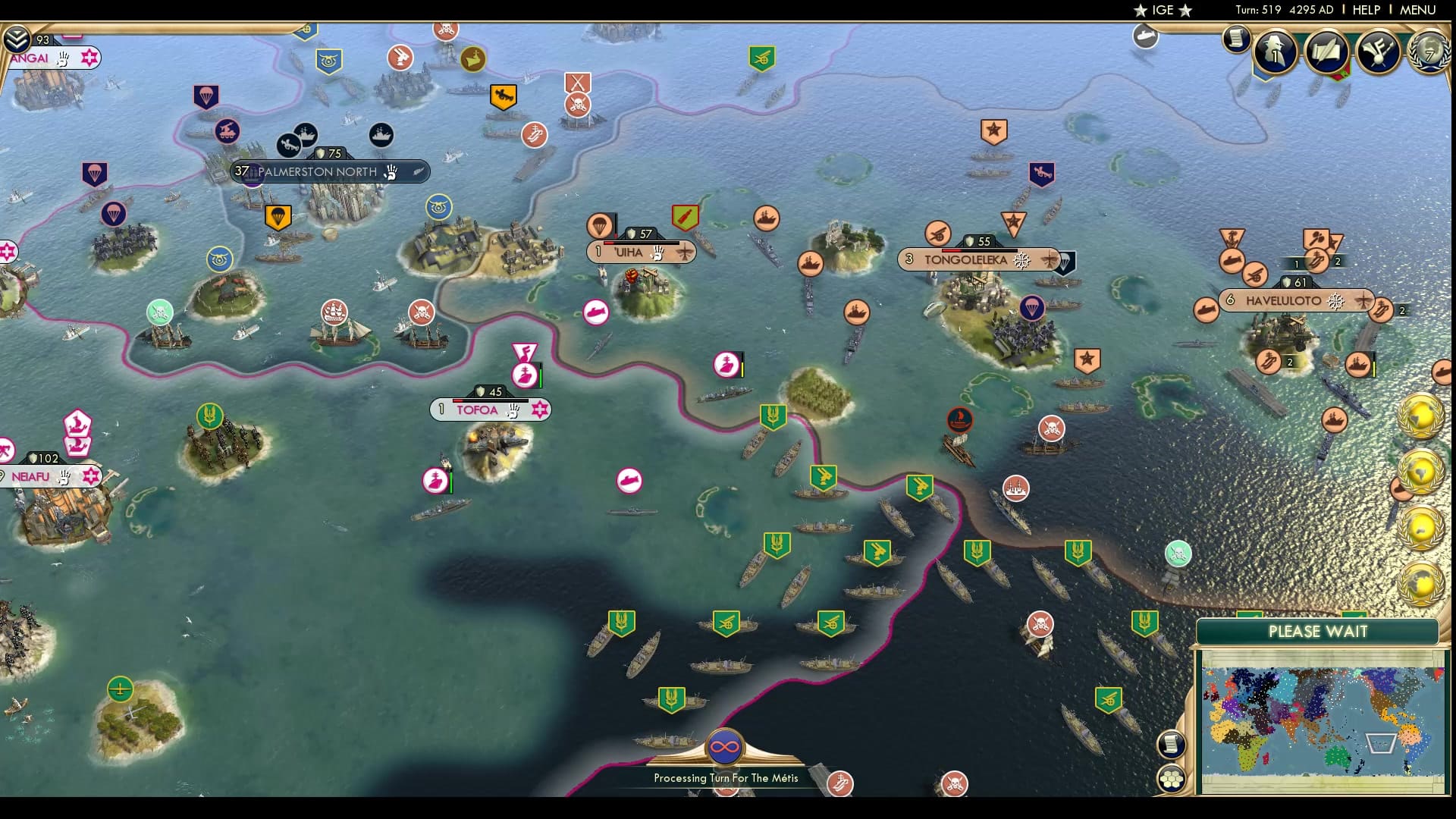Image resolution: width=1456 pixels, height=819 pixels.
Task: Open the Culture overview paintbrush icon
Action: click(1380, 50)
